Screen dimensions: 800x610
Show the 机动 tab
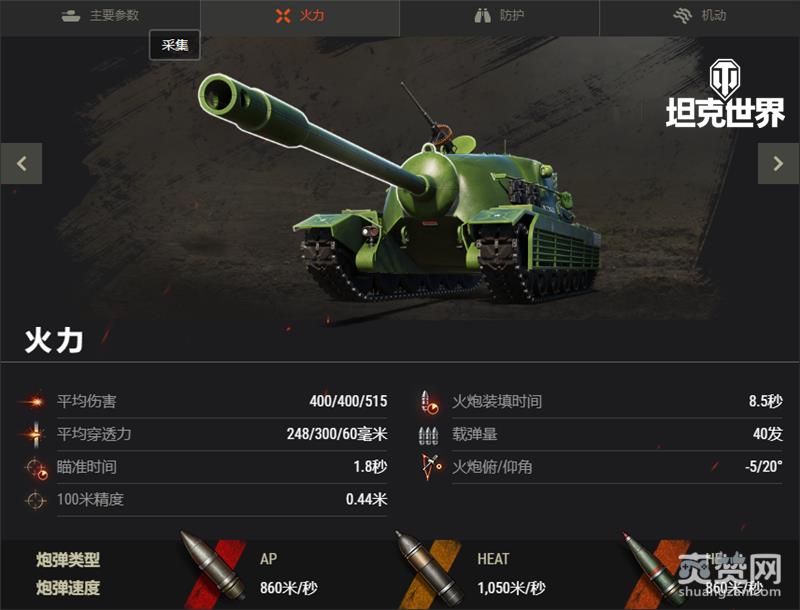pos(699,16)
